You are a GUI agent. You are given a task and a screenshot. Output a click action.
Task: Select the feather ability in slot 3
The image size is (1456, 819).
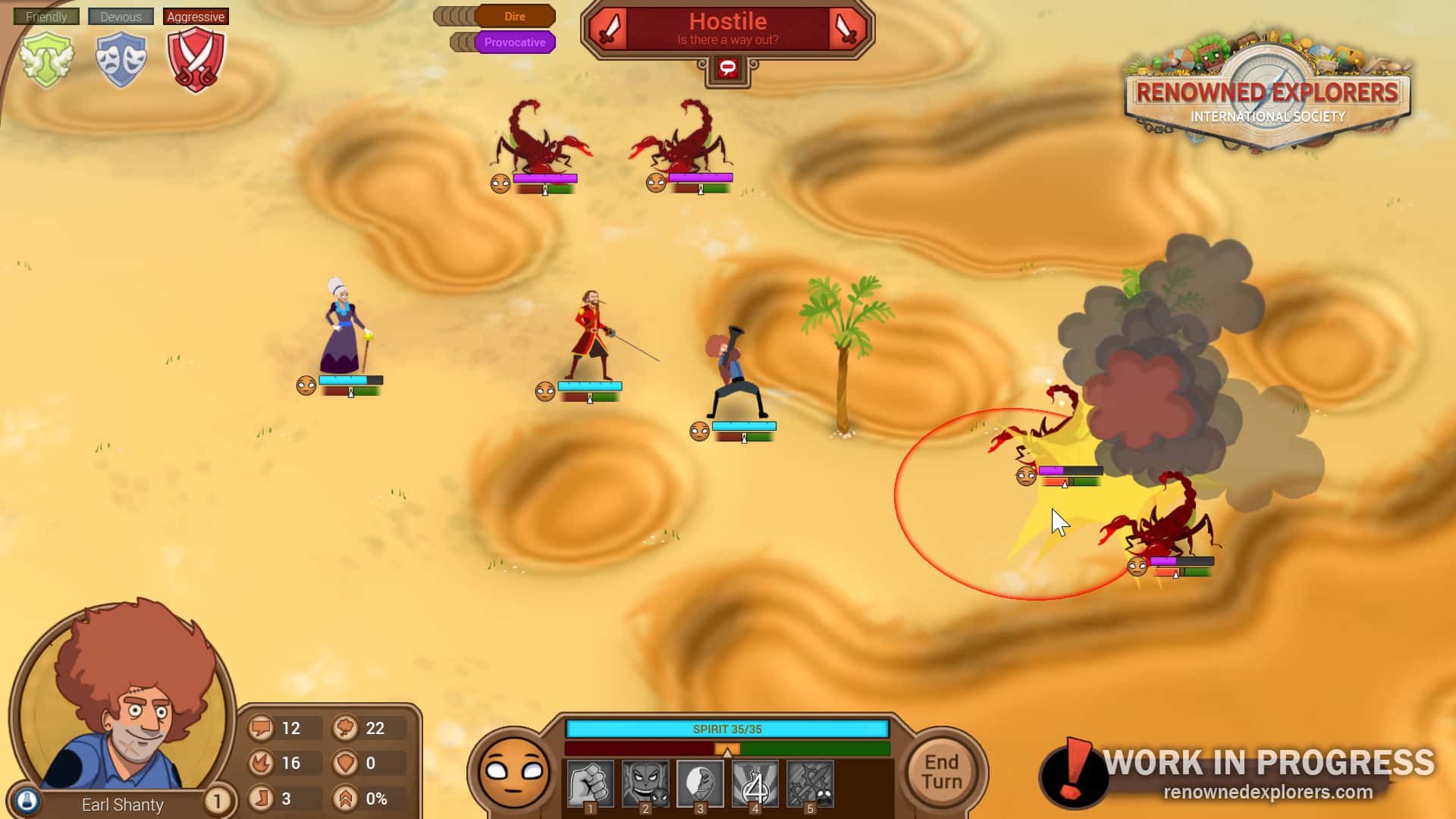(700, 784)
